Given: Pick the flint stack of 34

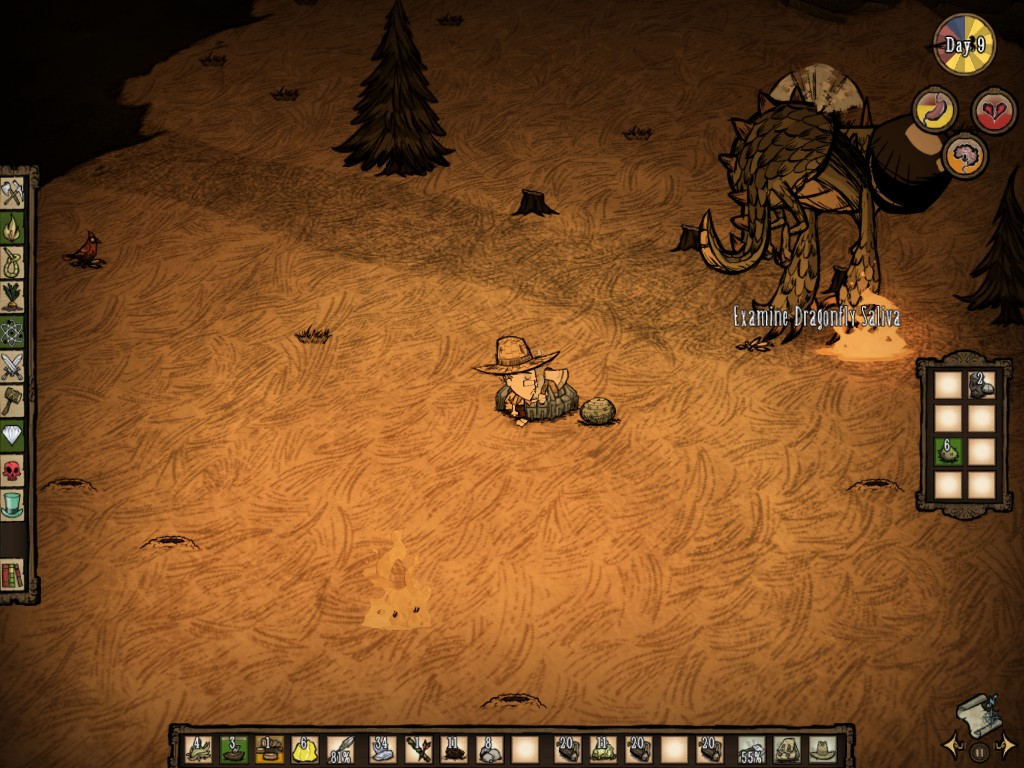Looking at the screenshot, I should (381, 749).
